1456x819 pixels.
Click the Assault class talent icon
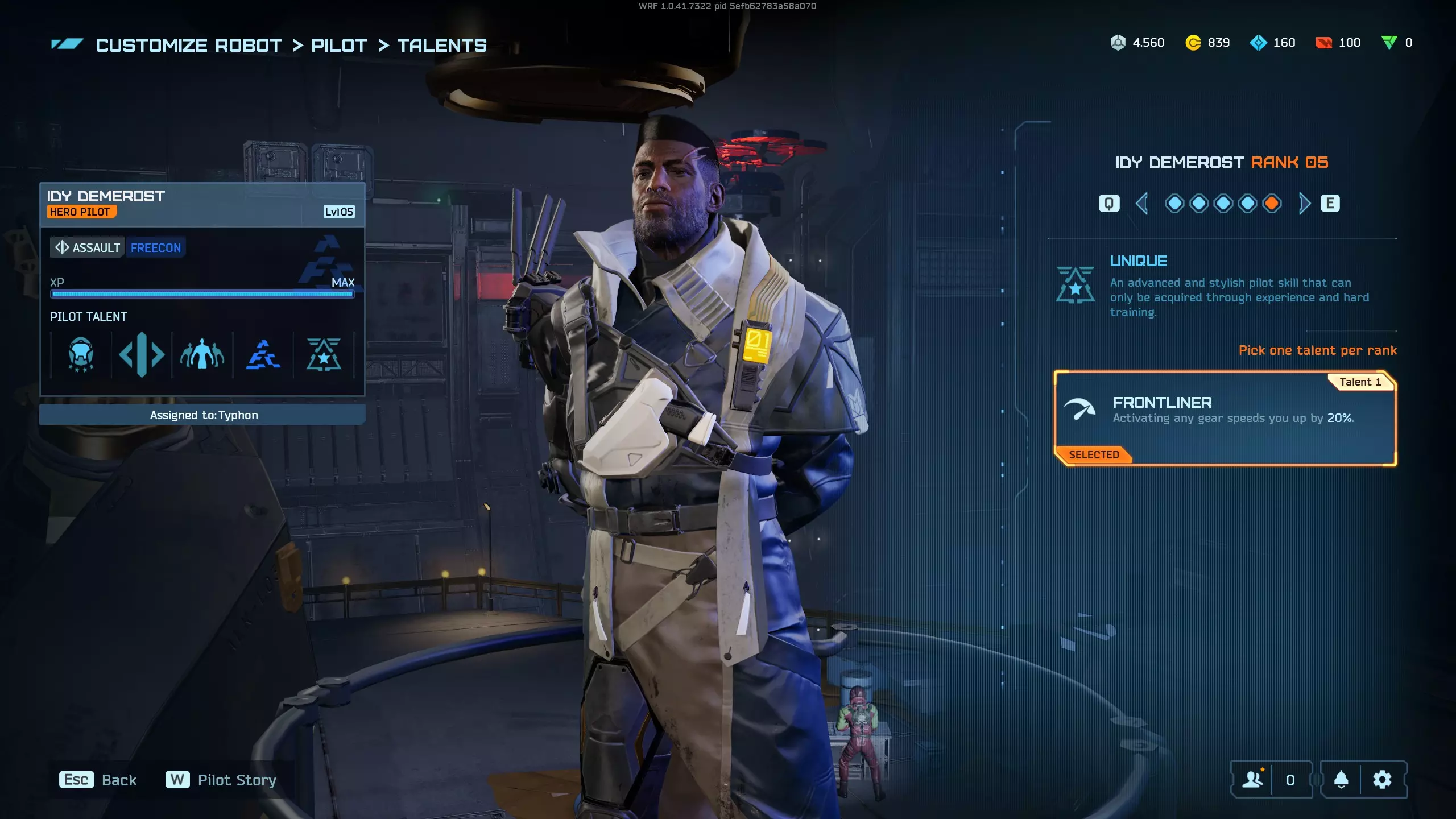click(142, 355)
